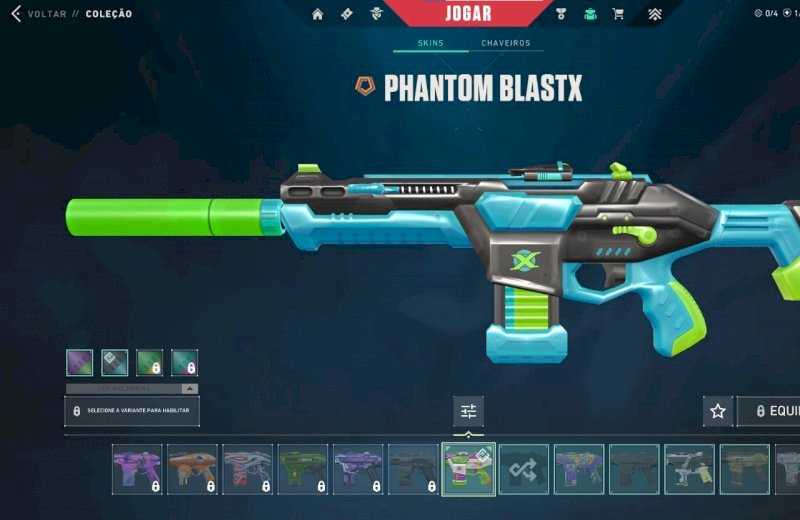Viewport: 800px width, 520px height.
Task: Select the first purple Phantom skin thumbnail
Action: click(x=137, y=469)
